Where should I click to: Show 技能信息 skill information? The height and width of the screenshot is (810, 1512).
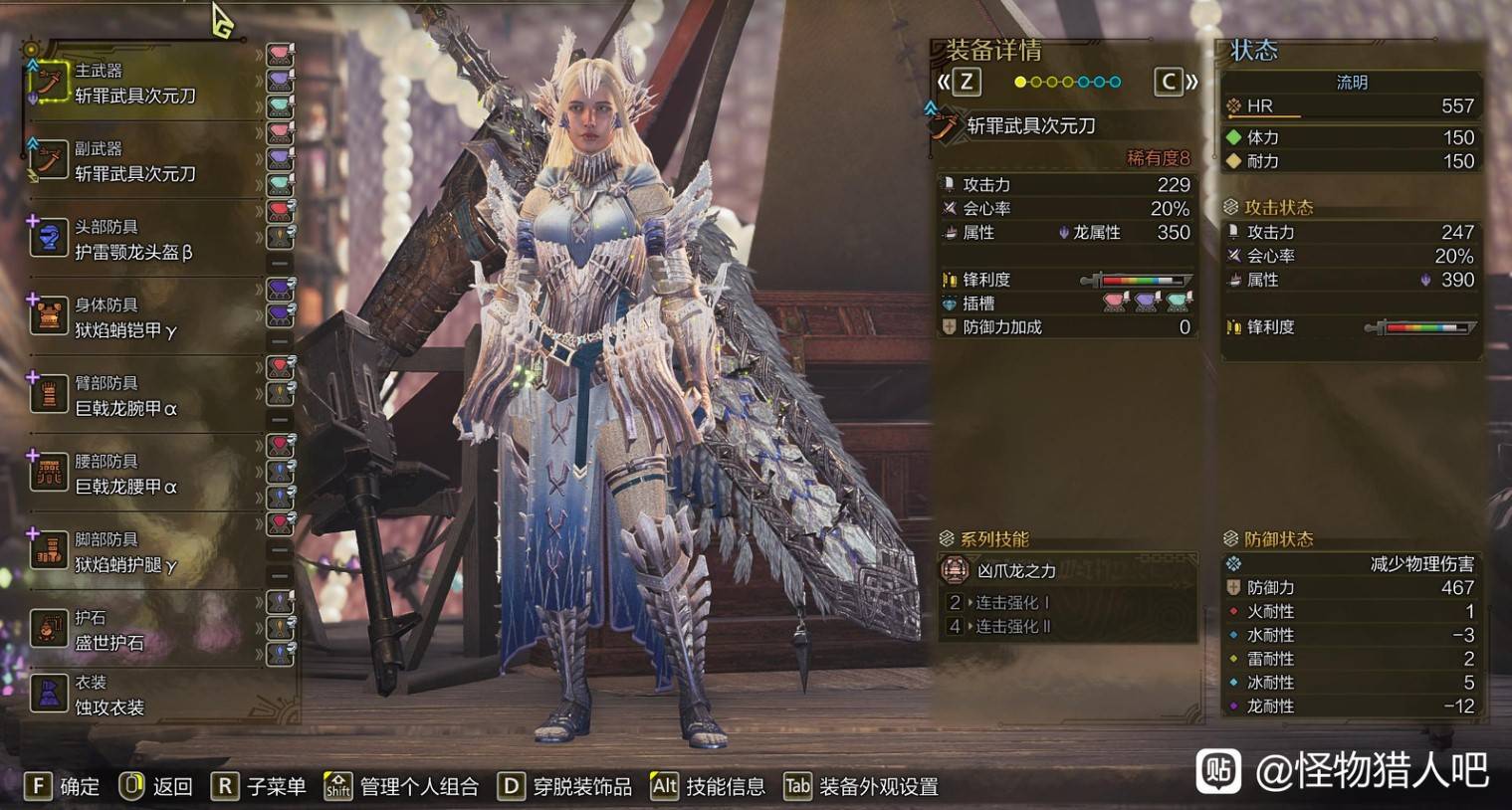pyautogui.click(x=708, y=786)
